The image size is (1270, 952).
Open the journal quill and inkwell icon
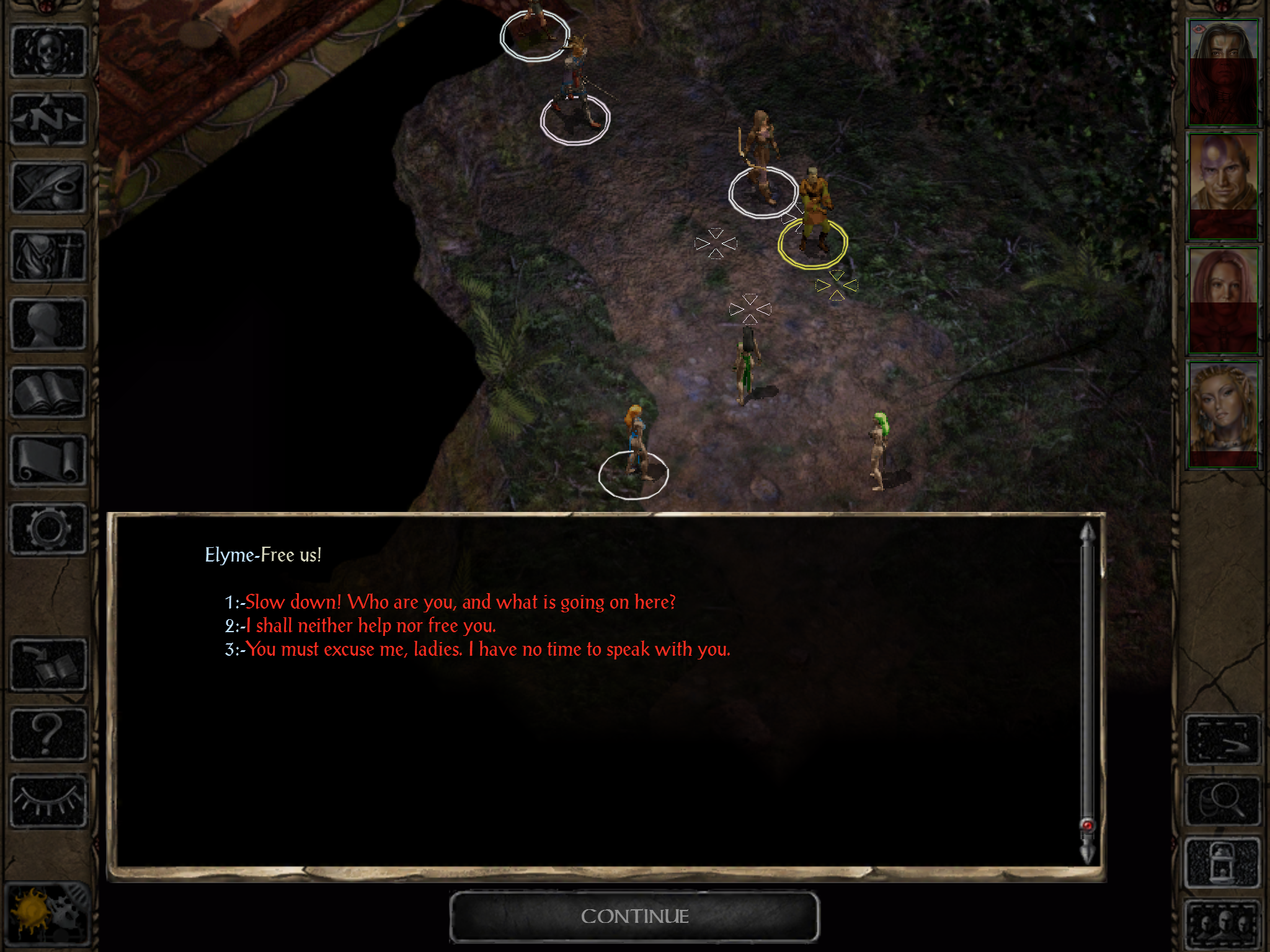48,187
